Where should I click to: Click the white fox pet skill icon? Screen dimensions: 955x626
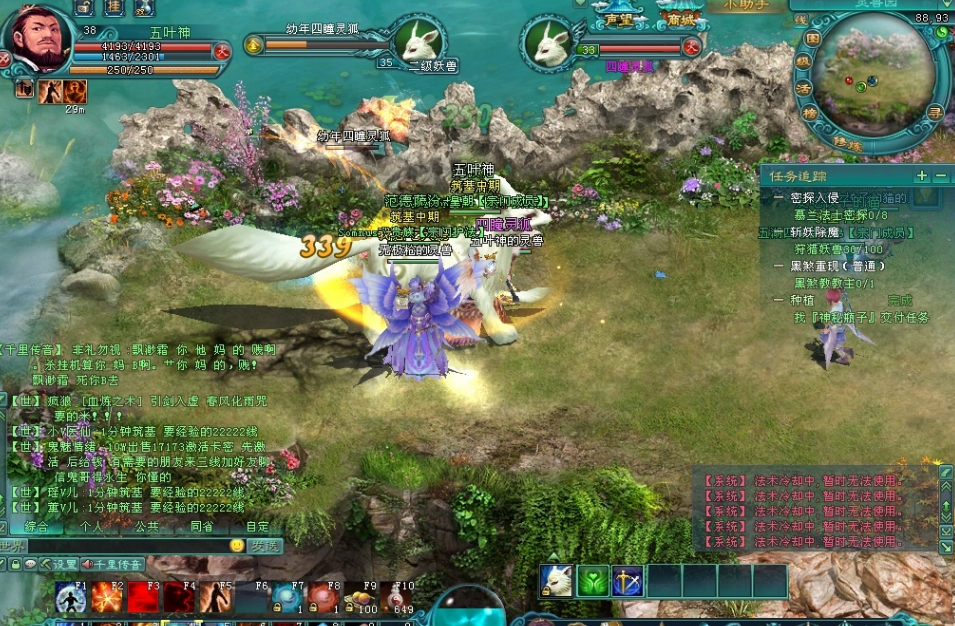click(x=557, y=581)
